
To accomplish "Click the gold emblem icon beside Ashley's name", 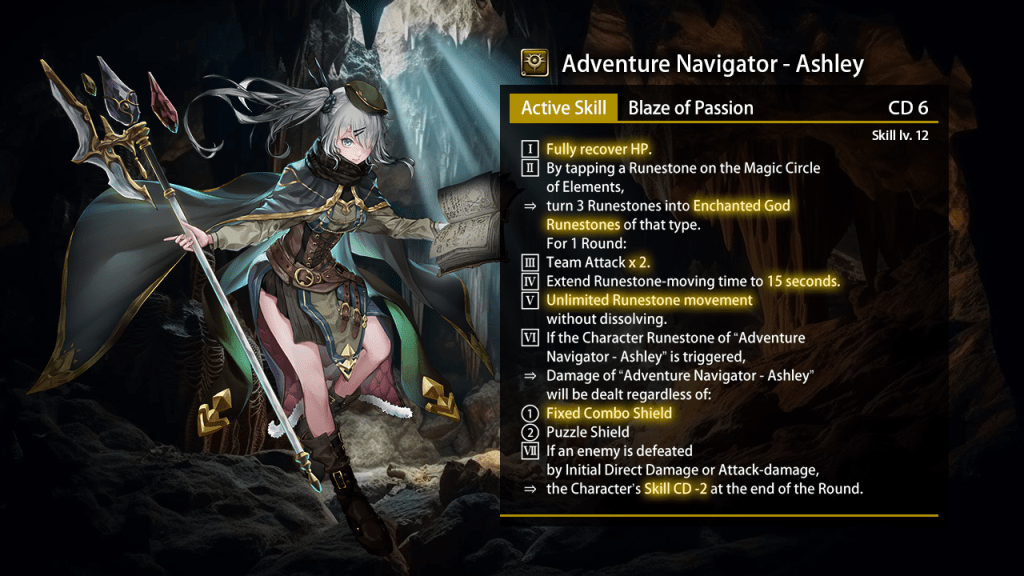I will [535, 64].
